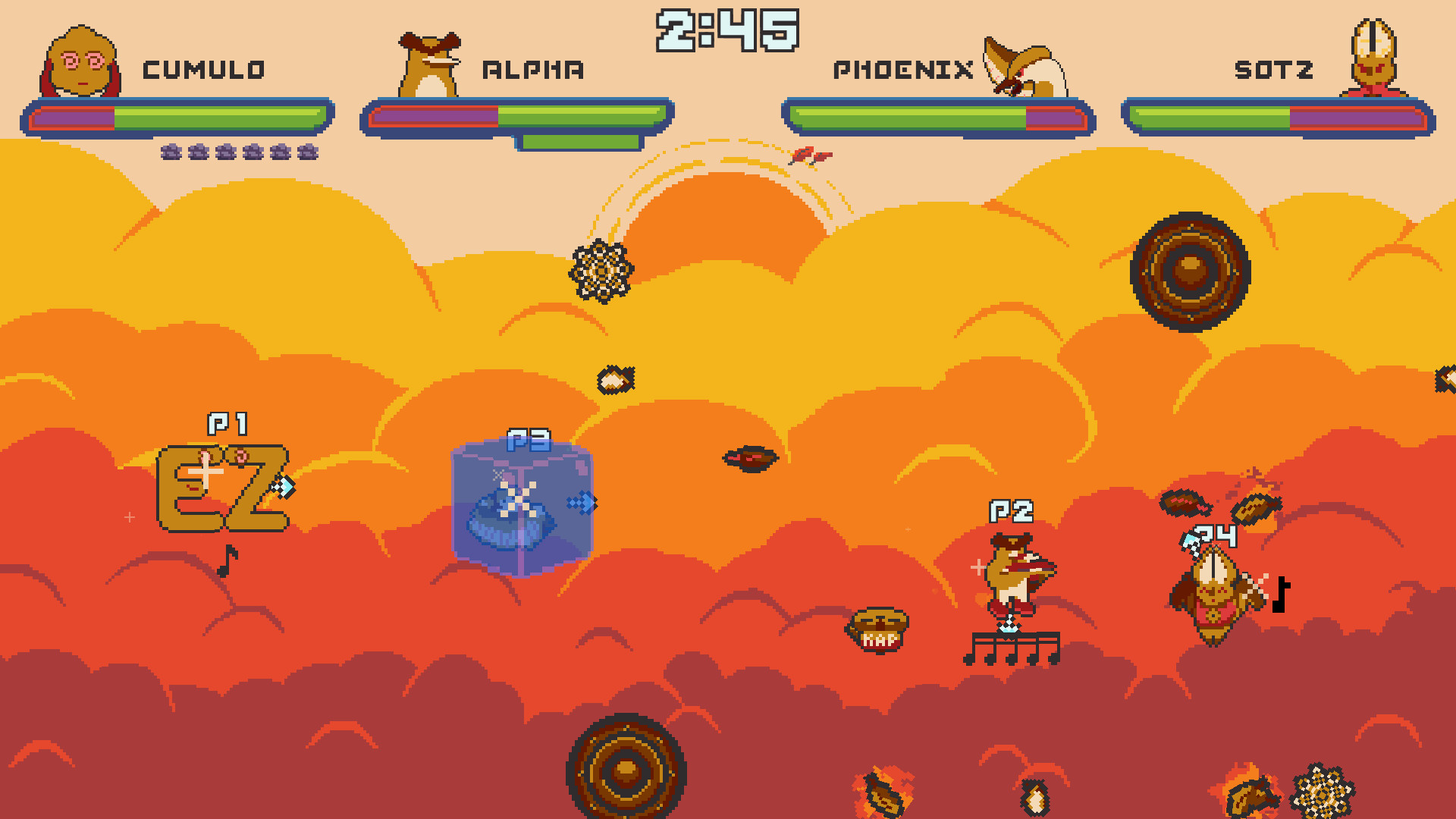Click the PHOENIX name label at the top
This screenshot has width=1456, height=819.
pyautogui.click(x=904, y=68)
